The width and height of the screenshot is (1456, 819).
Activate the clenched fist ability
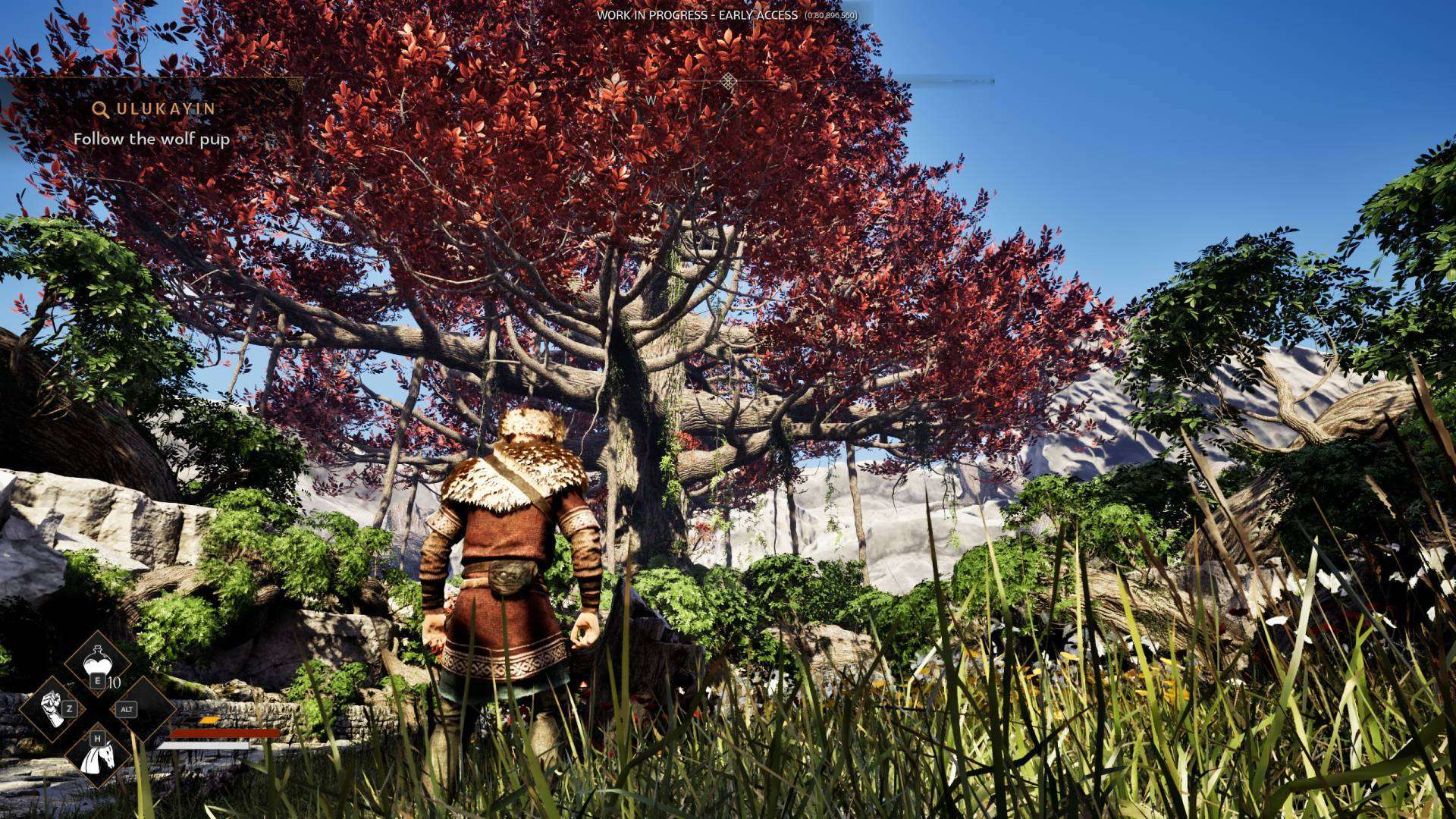52,708
